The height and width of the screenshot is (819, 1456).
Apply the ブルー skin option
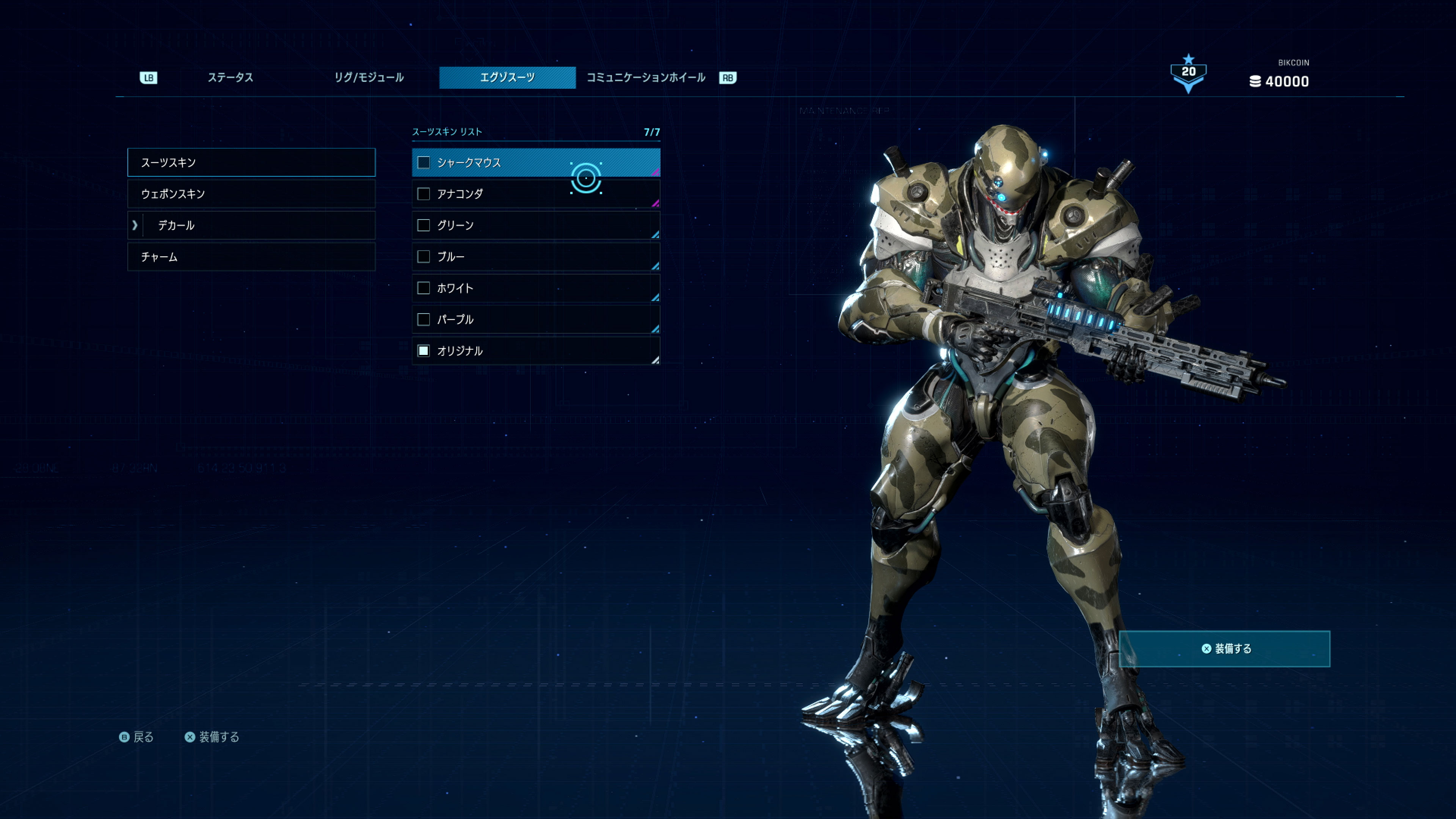pos(535,257)
